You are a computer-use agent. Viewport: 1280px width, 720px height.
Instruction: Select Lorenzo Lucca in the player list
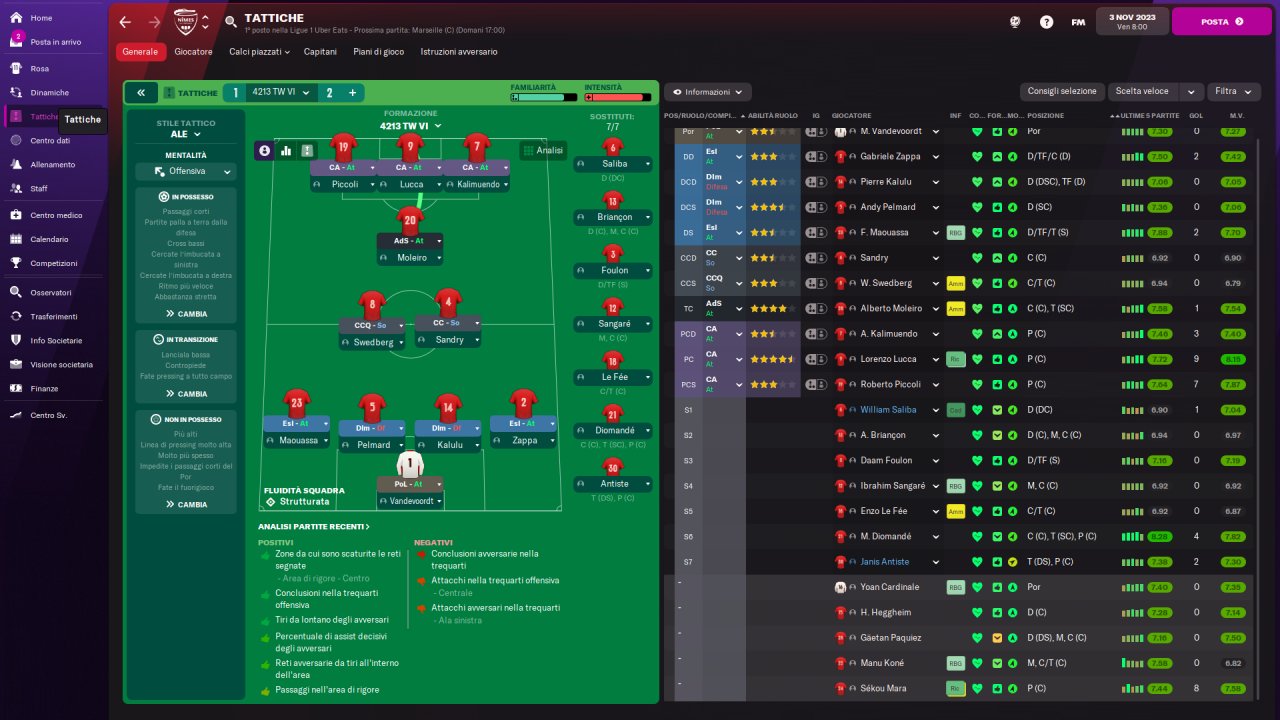click(x=887, y=358)
